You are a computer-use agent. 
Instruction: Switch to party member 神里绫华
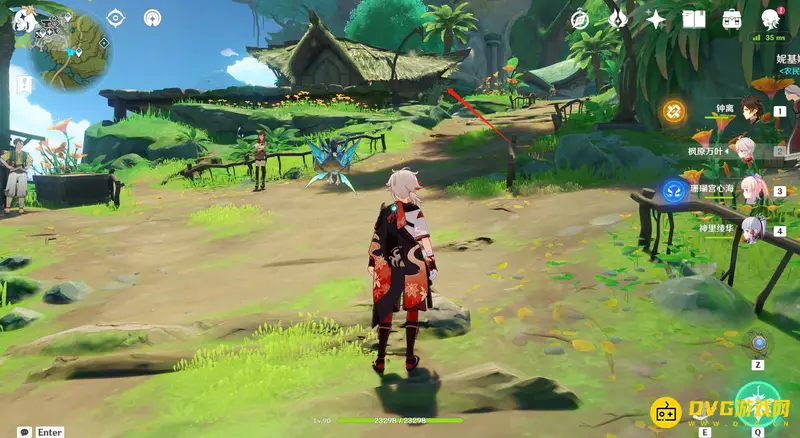752,229
